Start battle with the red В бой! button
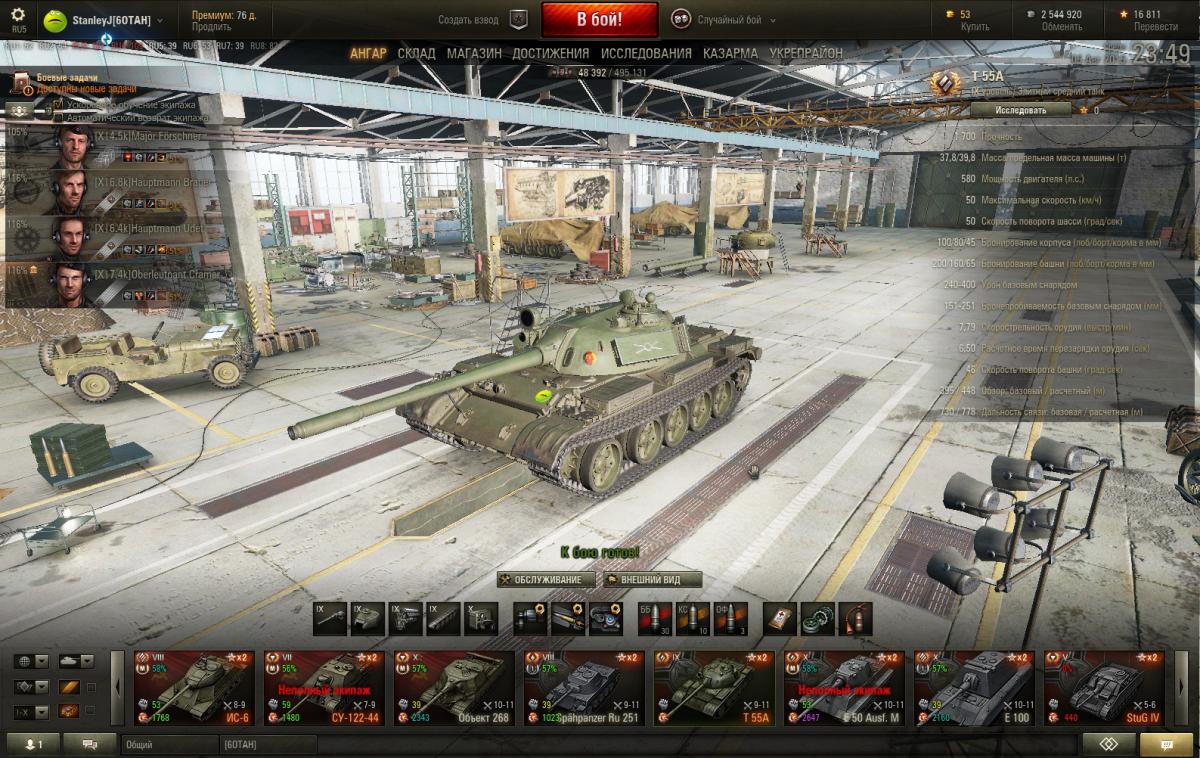 (599, 19)
